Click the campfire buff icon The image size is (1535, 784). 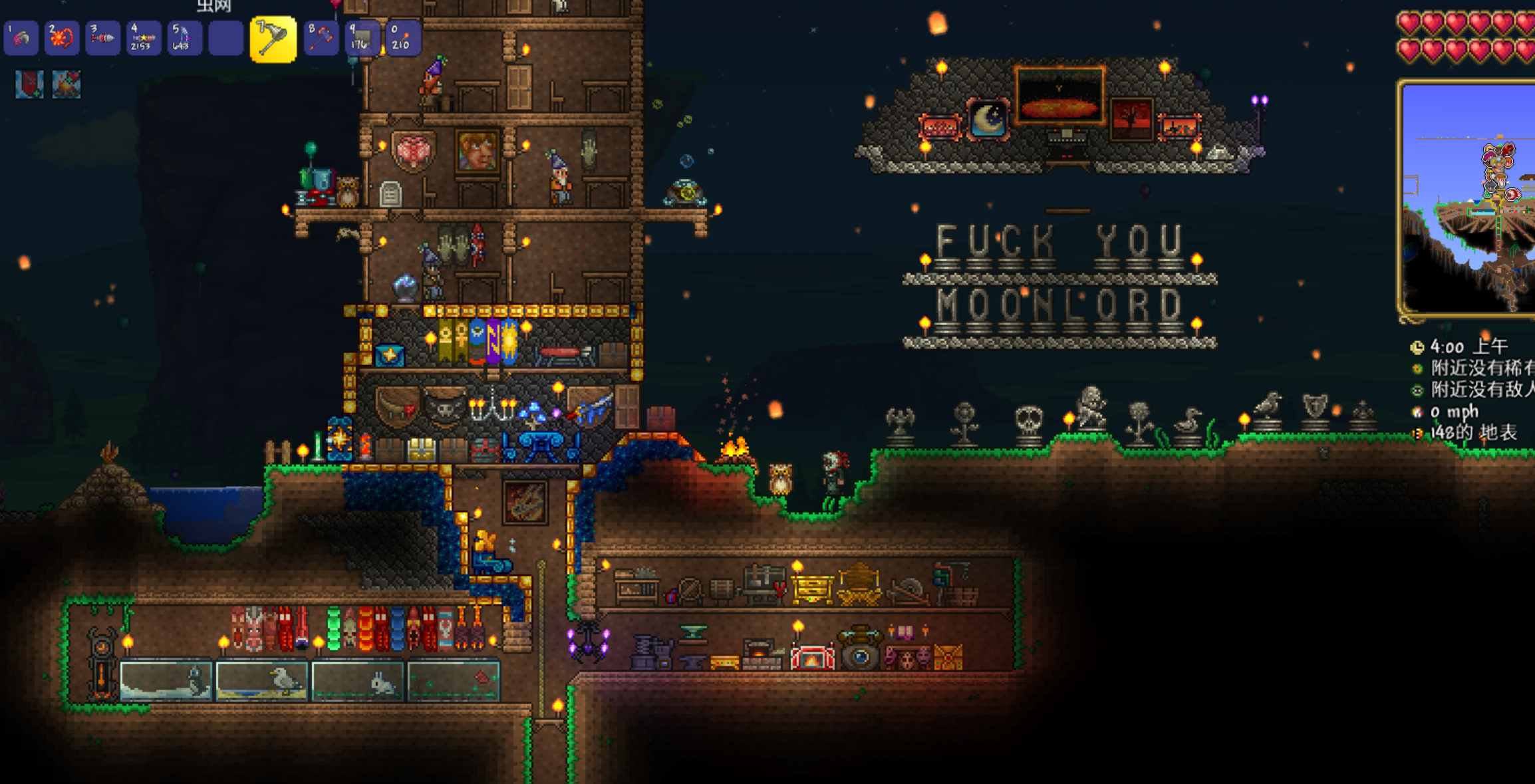67,84
